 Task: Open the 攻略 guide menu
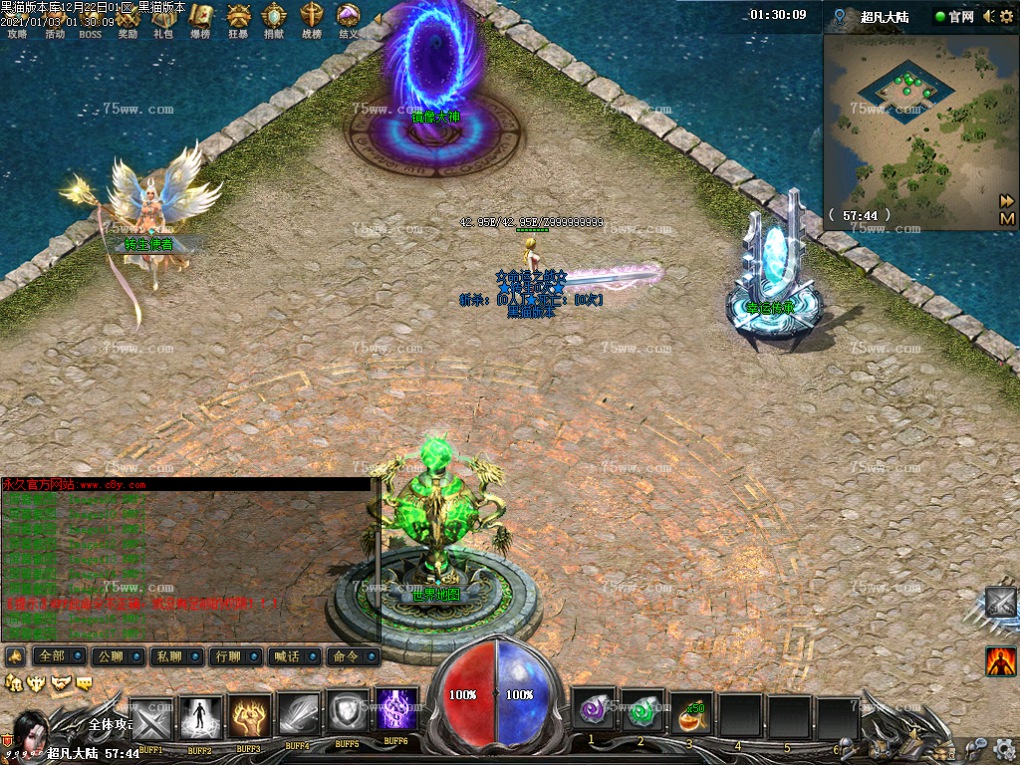[18, 20]
